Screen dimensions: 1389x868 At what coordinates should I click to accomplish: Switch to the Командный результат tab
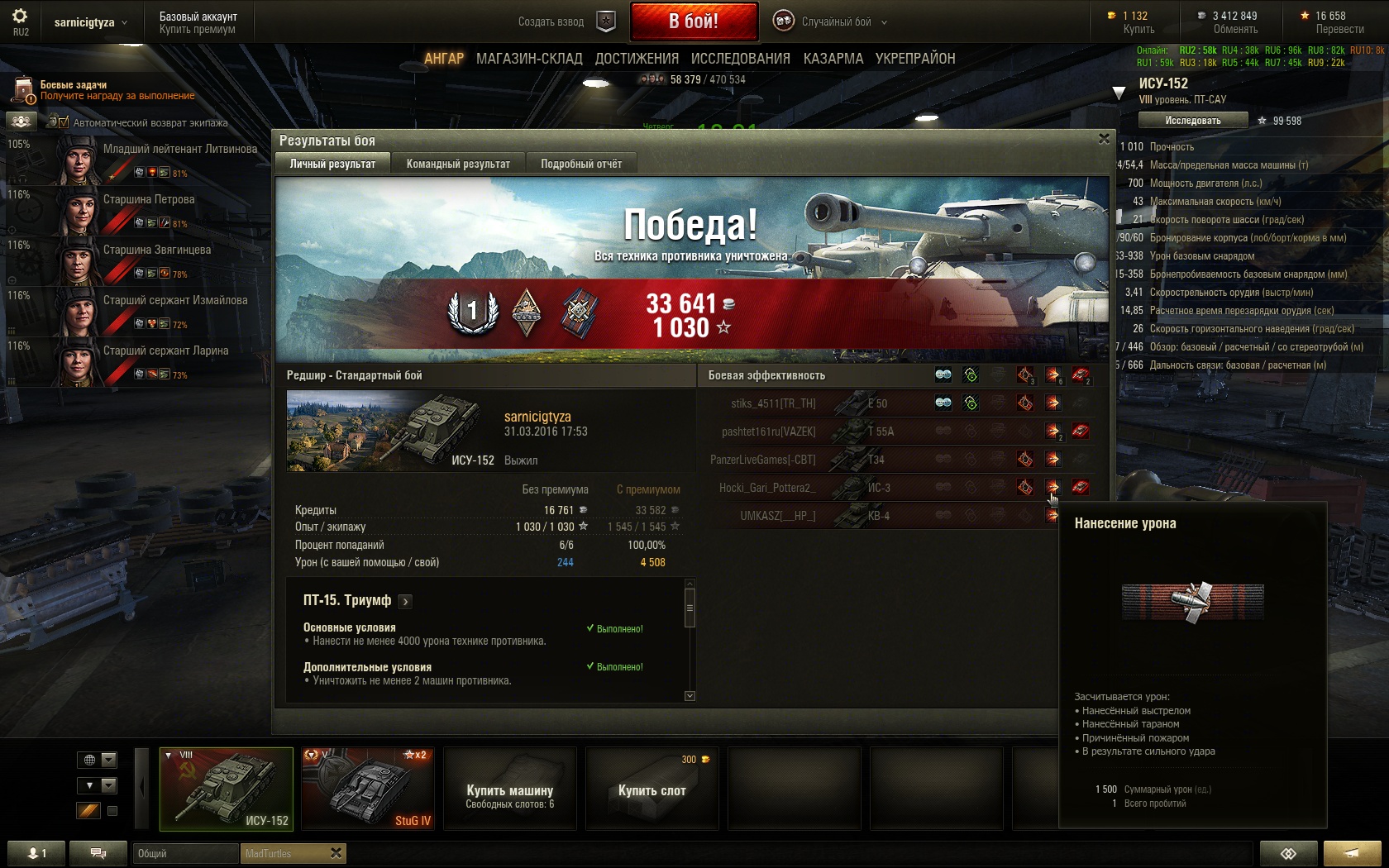pos(458,164)
